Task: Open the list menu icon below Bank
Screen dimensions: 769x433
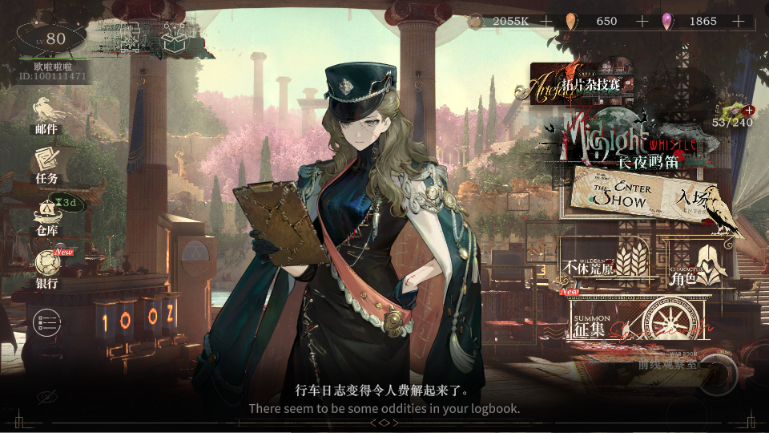Action: (45, 321)
